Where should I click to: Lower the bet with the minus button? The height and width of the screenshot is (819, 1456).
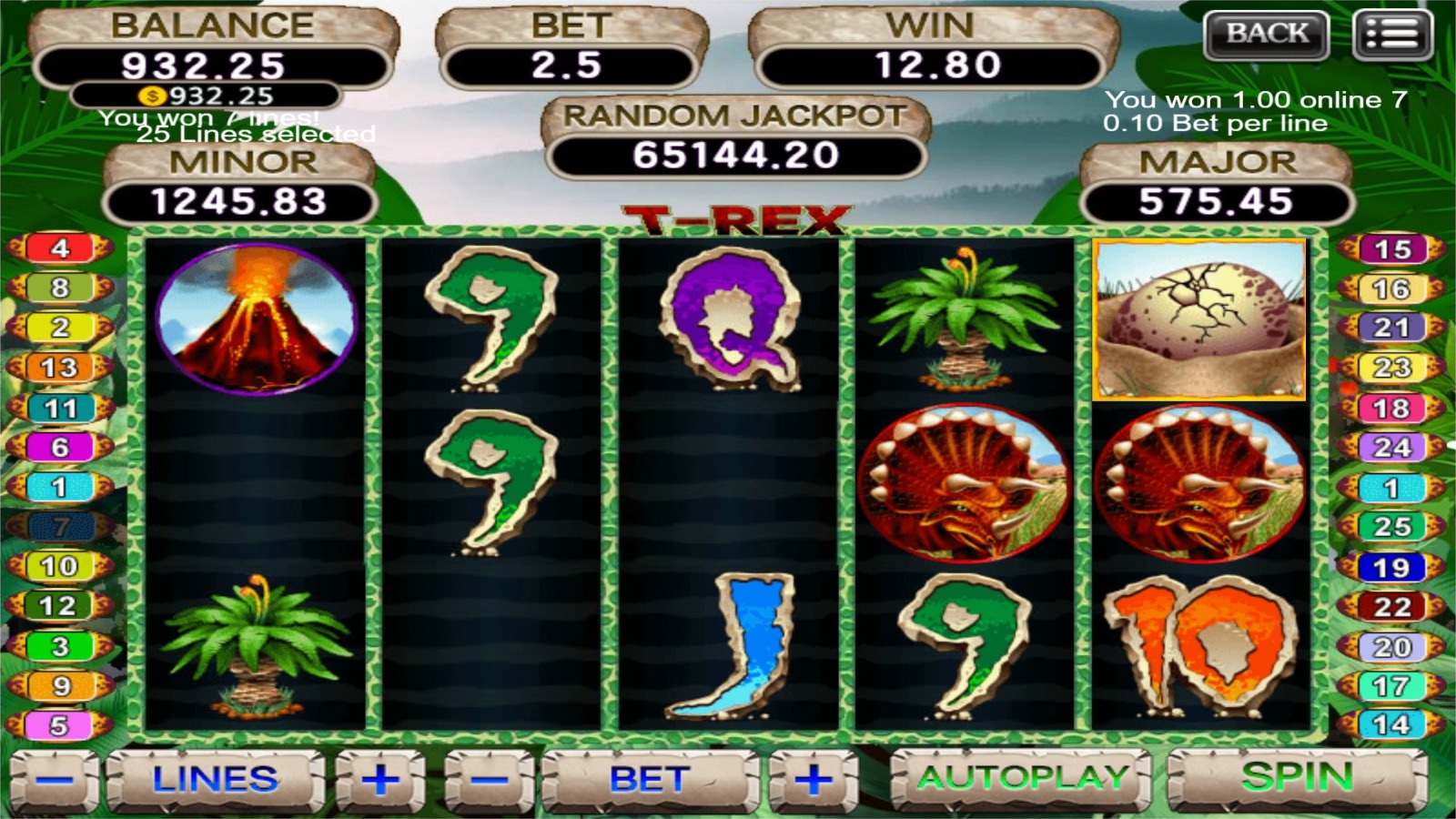pos(490,780)
